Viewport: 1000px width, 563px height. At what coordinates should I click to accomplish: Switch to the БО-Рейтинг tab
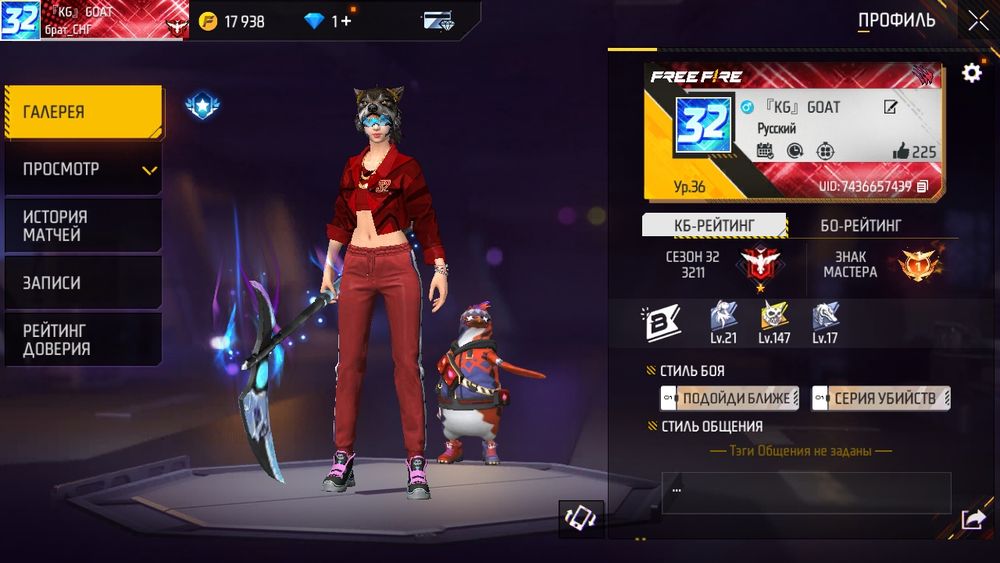[x=860, y=225]
